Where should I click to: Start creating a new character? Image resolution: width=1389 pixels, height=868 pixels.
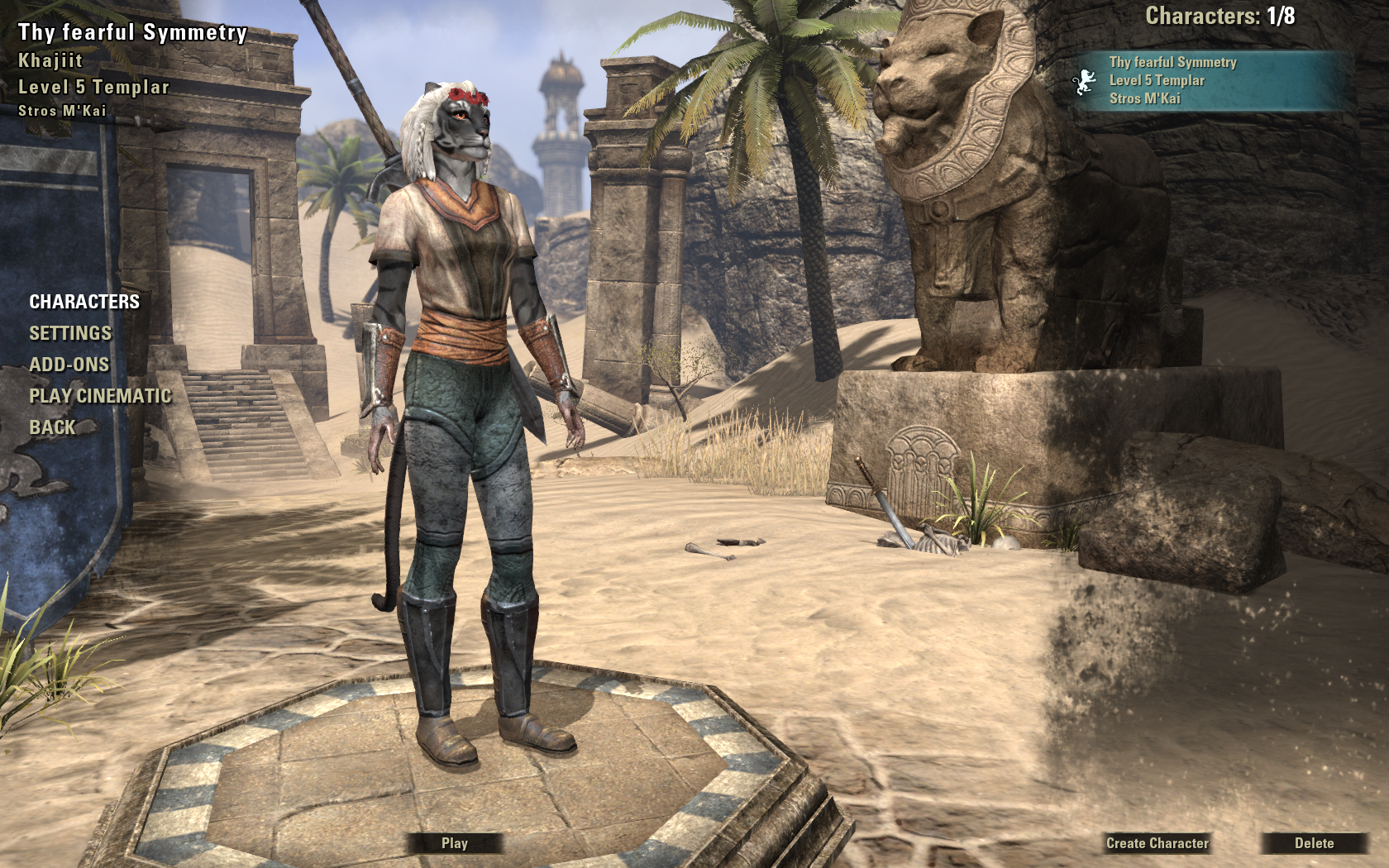(x=1157, y=843)
